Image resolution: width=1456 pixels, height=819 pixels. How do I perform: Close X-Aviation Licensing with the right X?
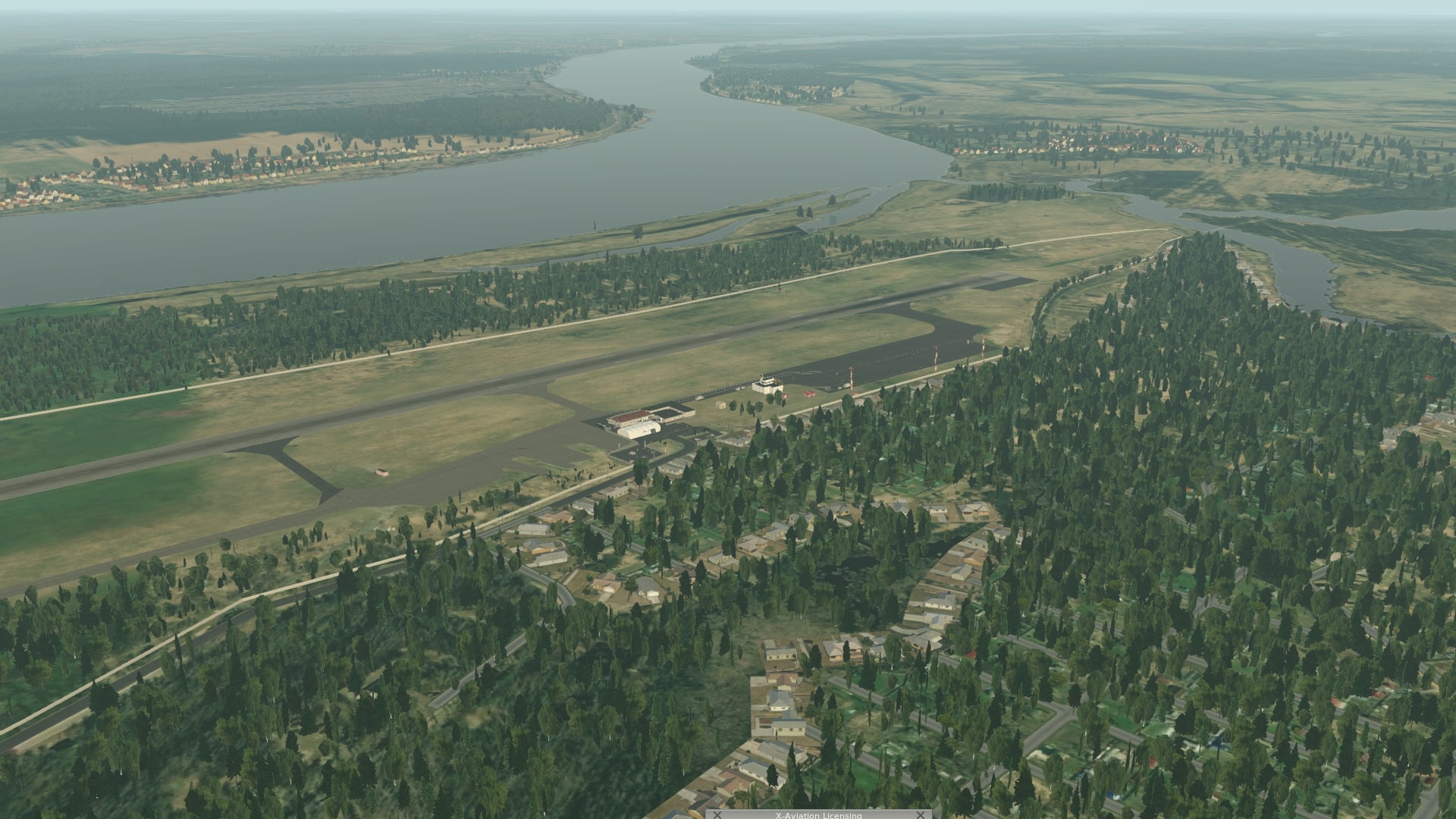point(921,815)
